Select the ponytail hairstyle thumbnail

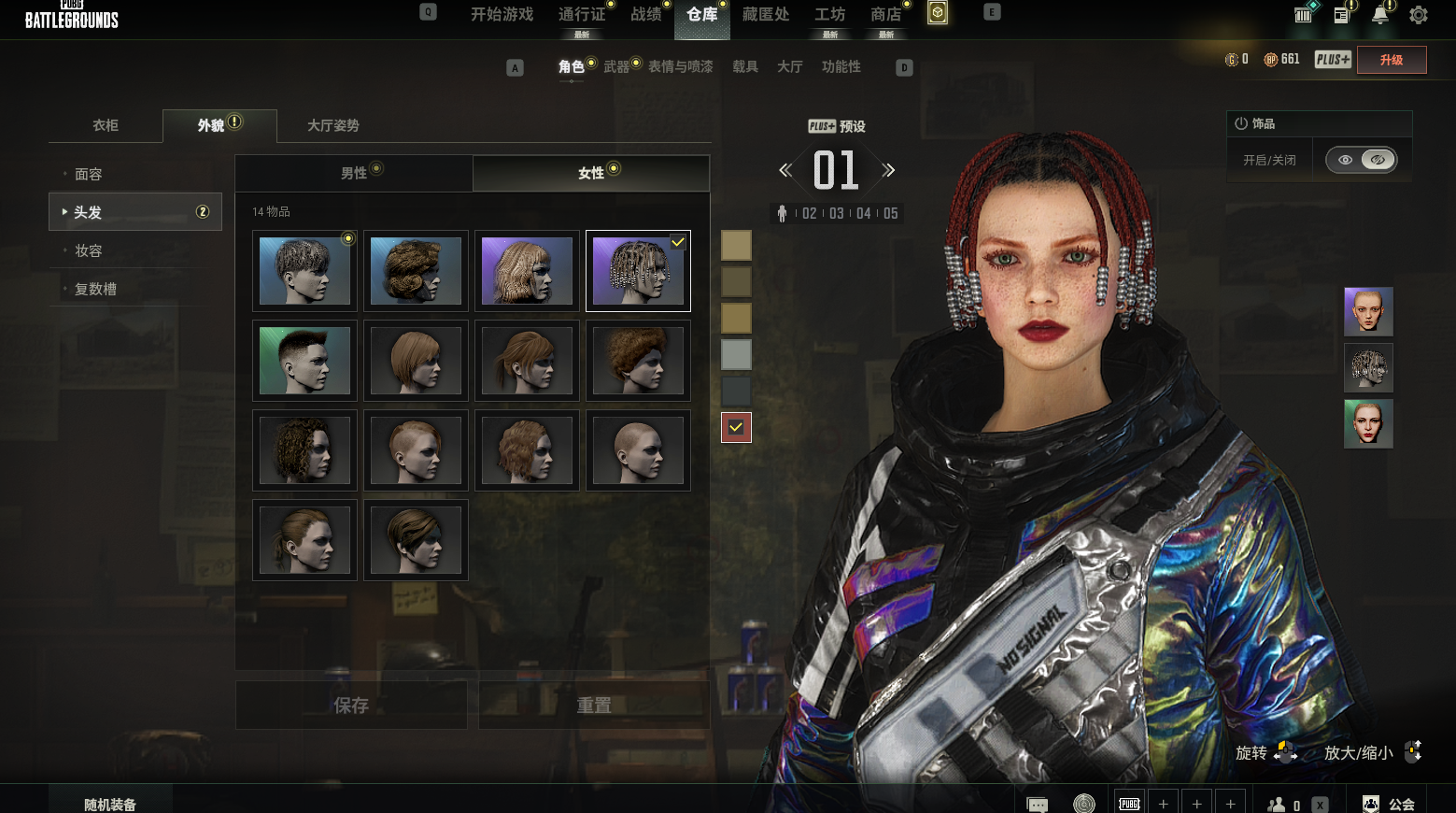(x=304, y=540)
